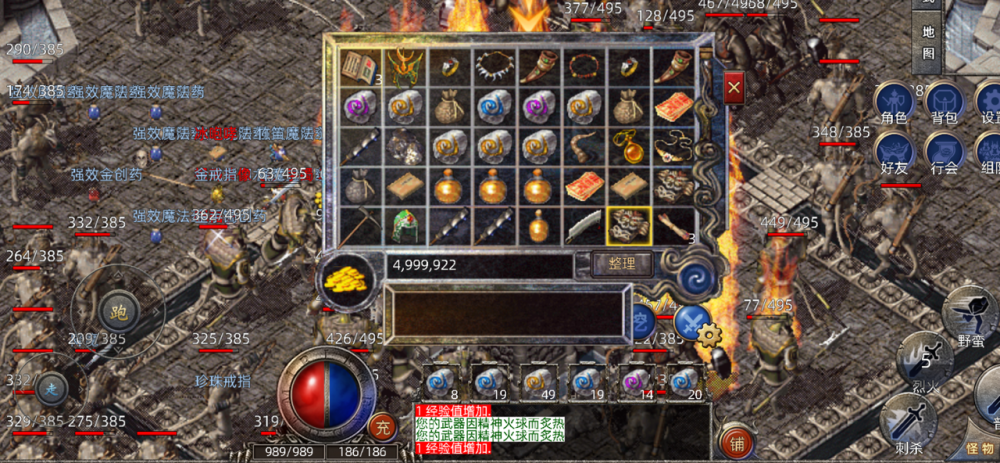
Task: Close the inventory window with the red X
Action: 734,88
